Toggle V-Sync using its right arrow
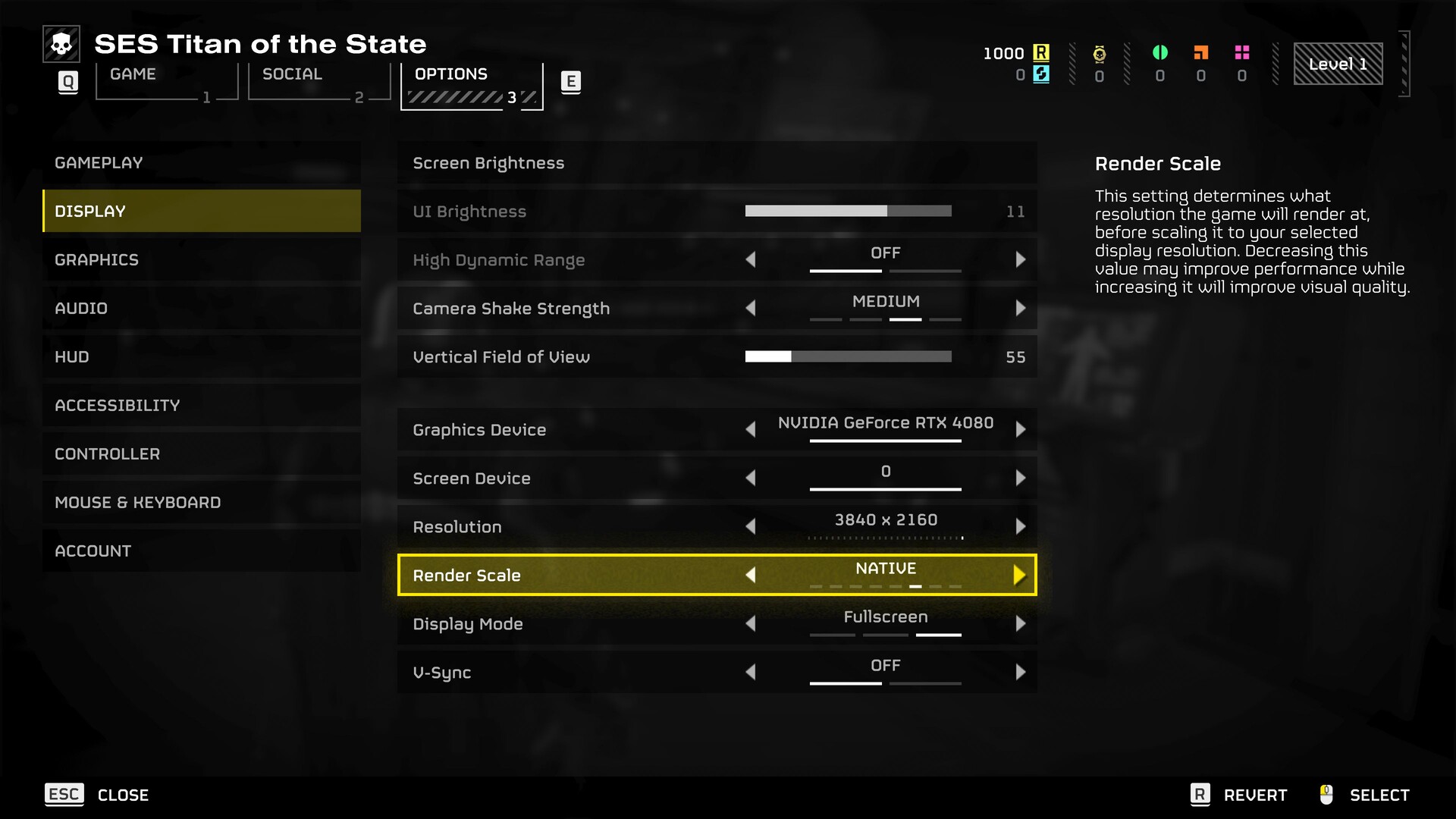The height and width of the screenshot is (819, 1456). [1020, 673]
